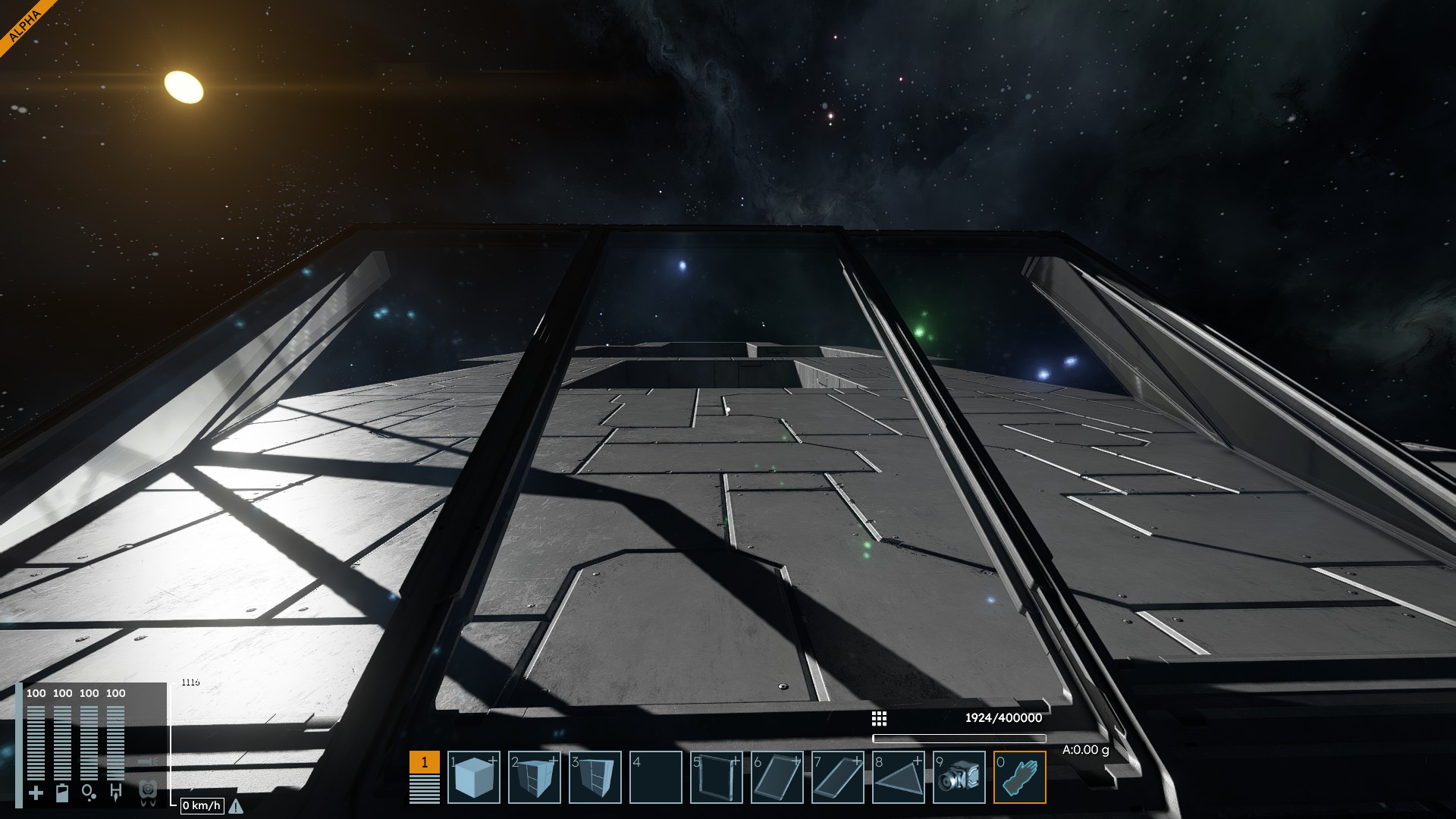Pick the half armor block in slot 3

(595, 777)
